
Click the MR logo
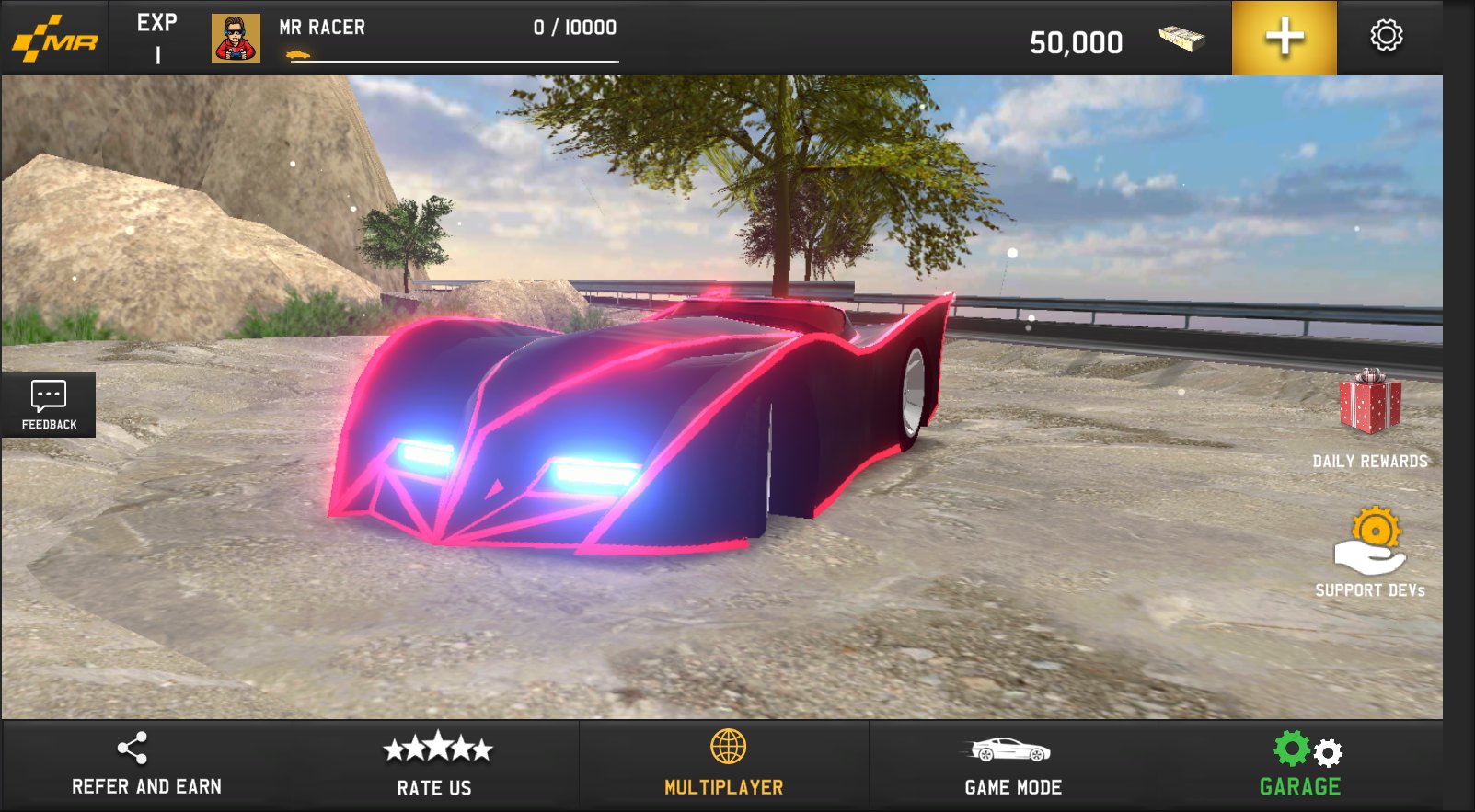(55, 39)
